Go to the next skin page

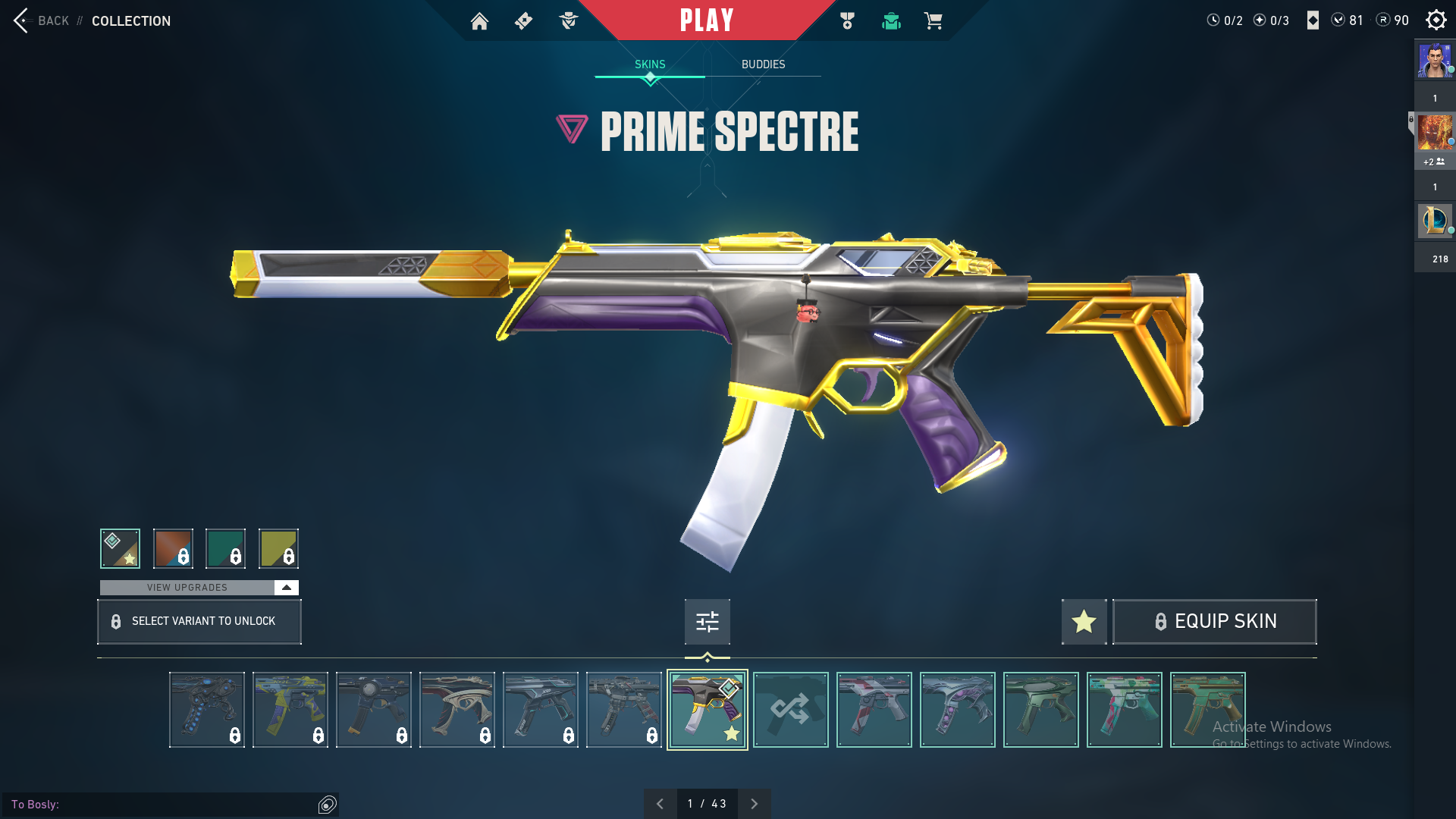click(x=754, y=804)
